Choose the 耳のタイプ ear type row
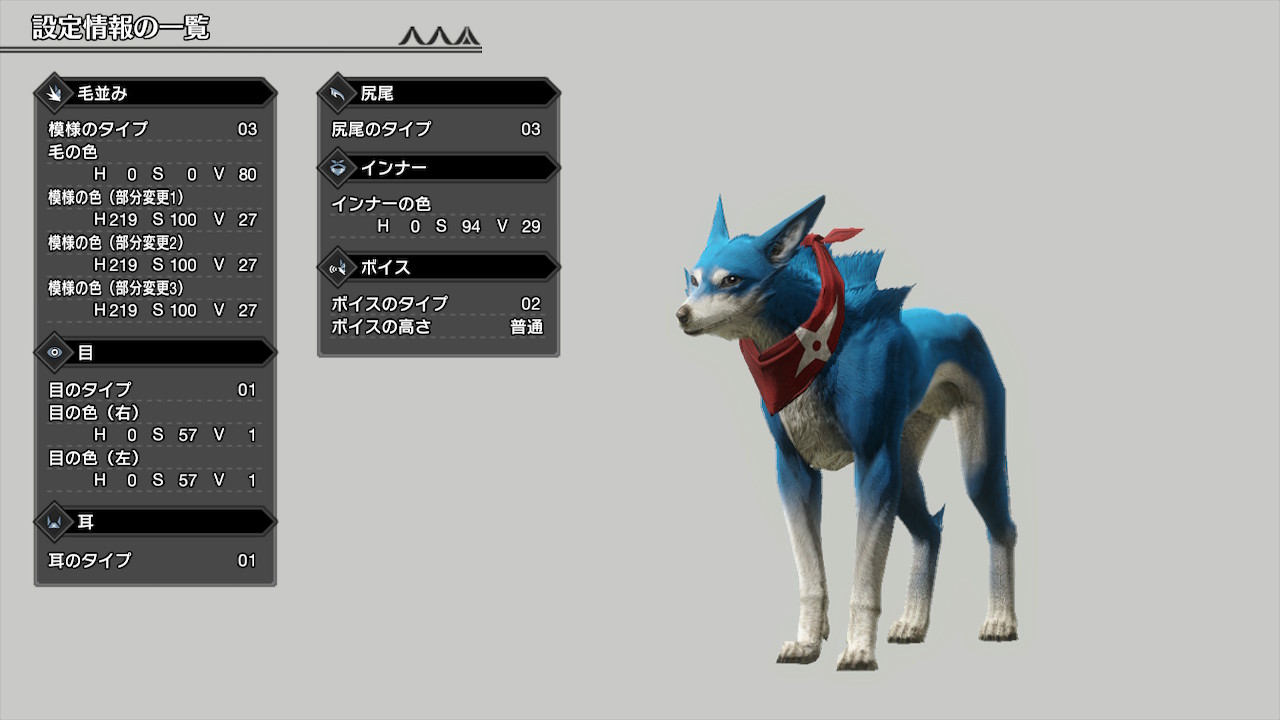The image size is (1280, 720). click(x=153, y=560)
